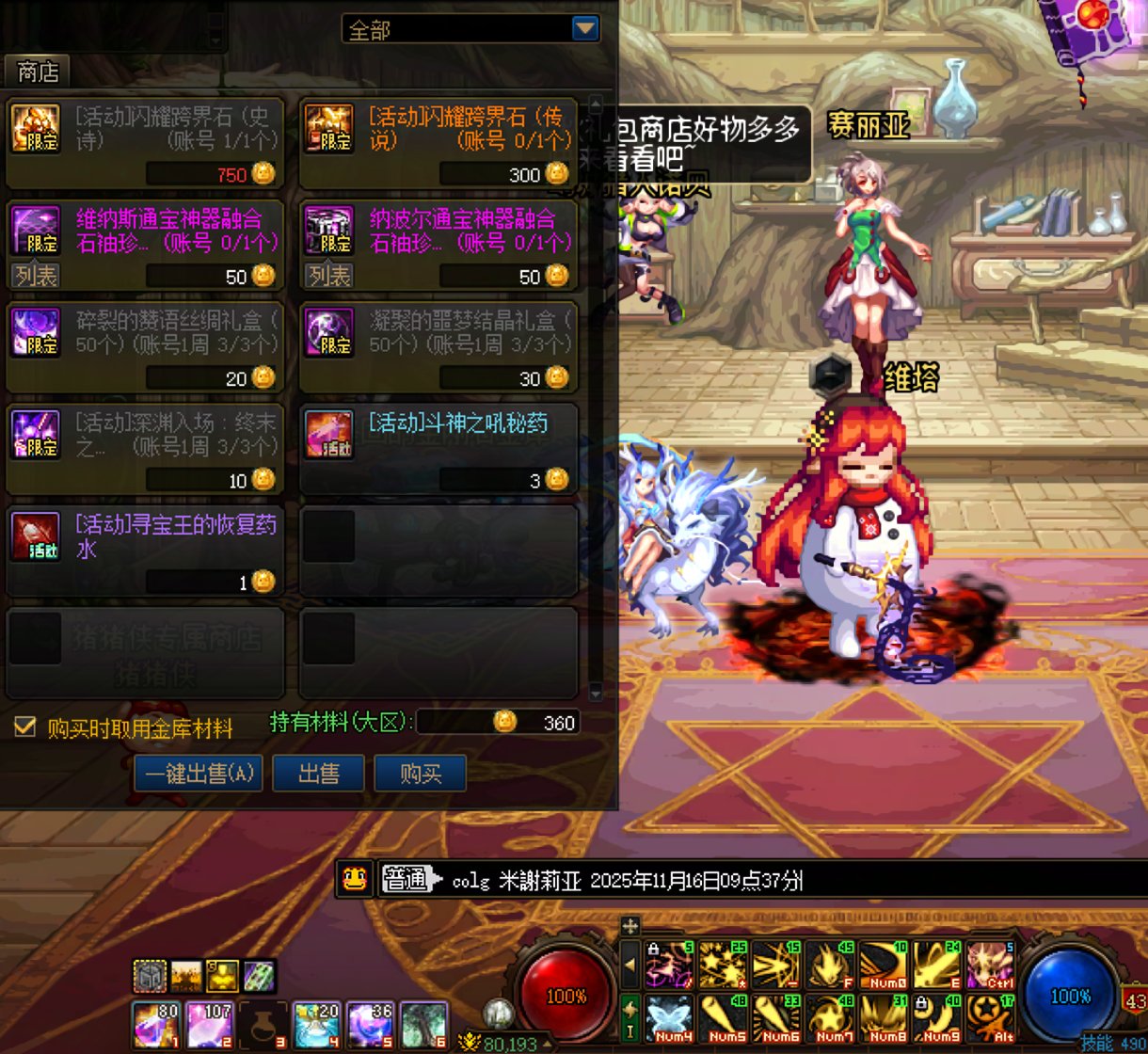Open the 列表 list under 纳波尔通宝 item
1148x1054 pixels.
(x=329, y=276)
